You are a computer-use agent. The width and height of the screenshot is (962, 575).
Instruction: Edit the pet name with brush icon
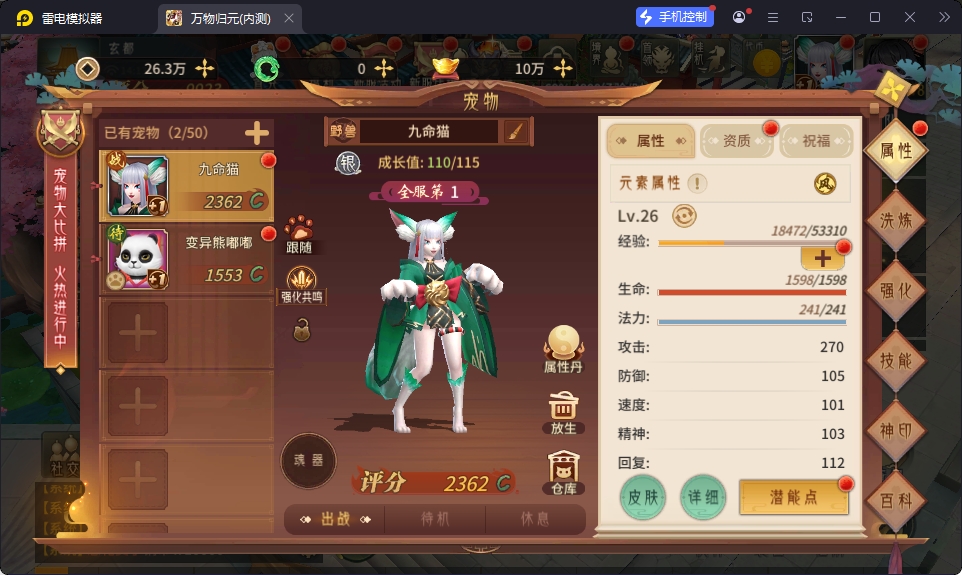point(515,131)
